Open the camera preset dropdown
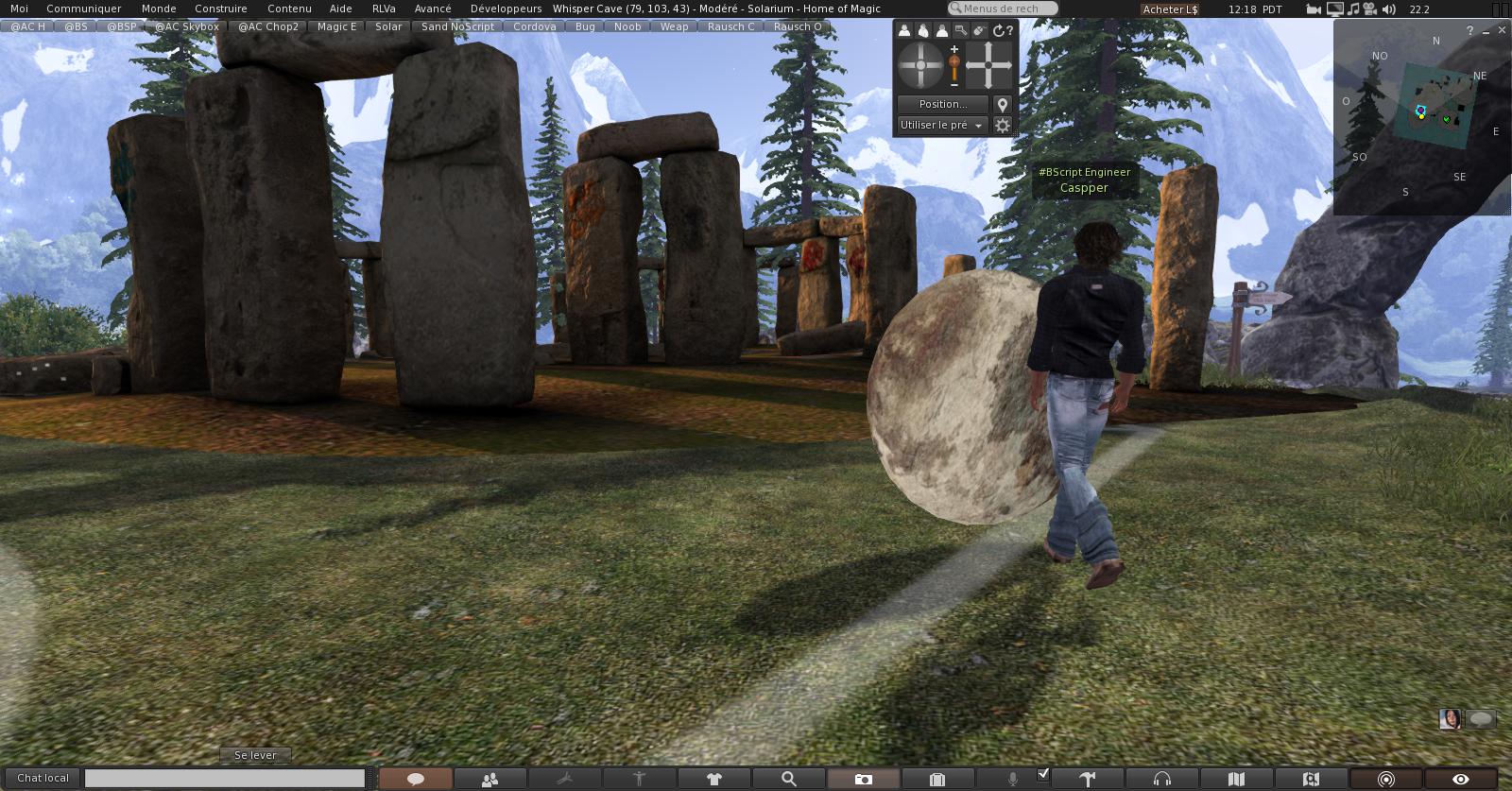The width and height of the screenshot is (1512, 791). (x=942, y=125)
